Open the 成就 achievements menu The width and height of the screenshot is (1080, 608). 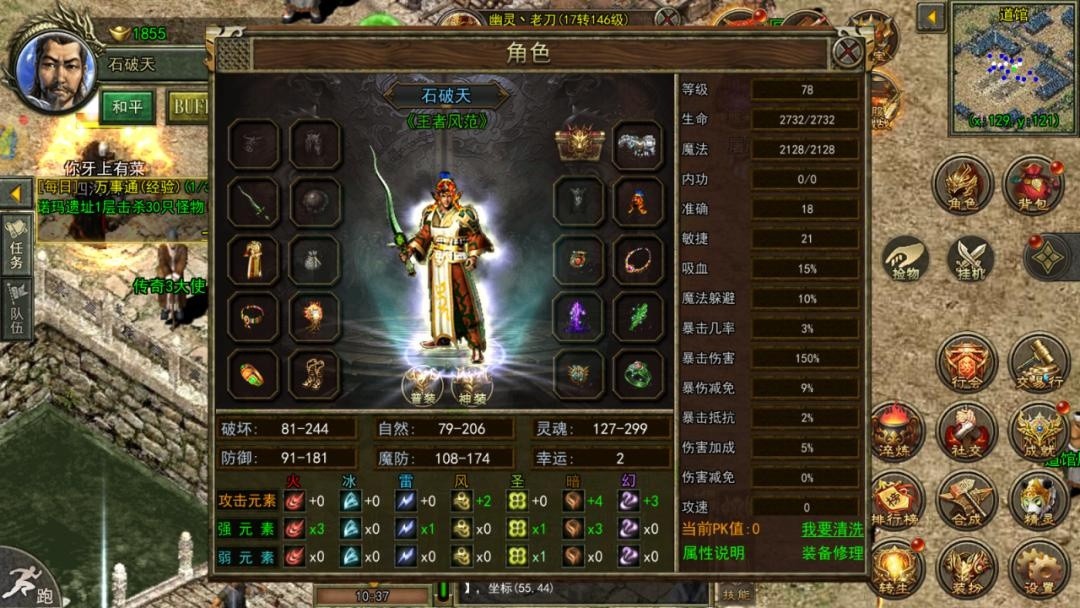(1038, 432)
